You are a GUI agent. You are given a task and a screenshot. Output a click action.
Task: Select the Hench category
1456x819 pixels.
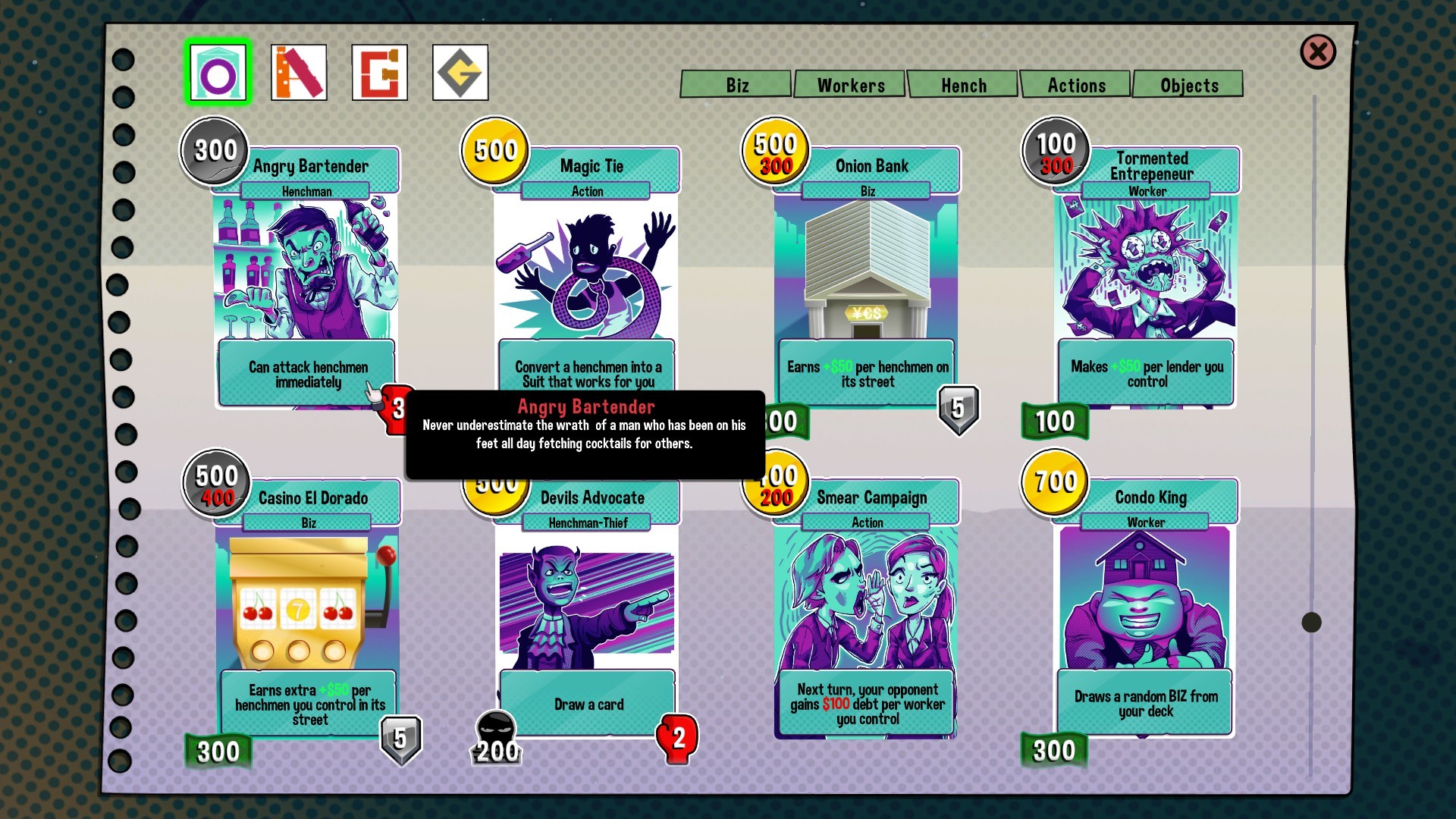pyautogui.click(x=963, y=85)
